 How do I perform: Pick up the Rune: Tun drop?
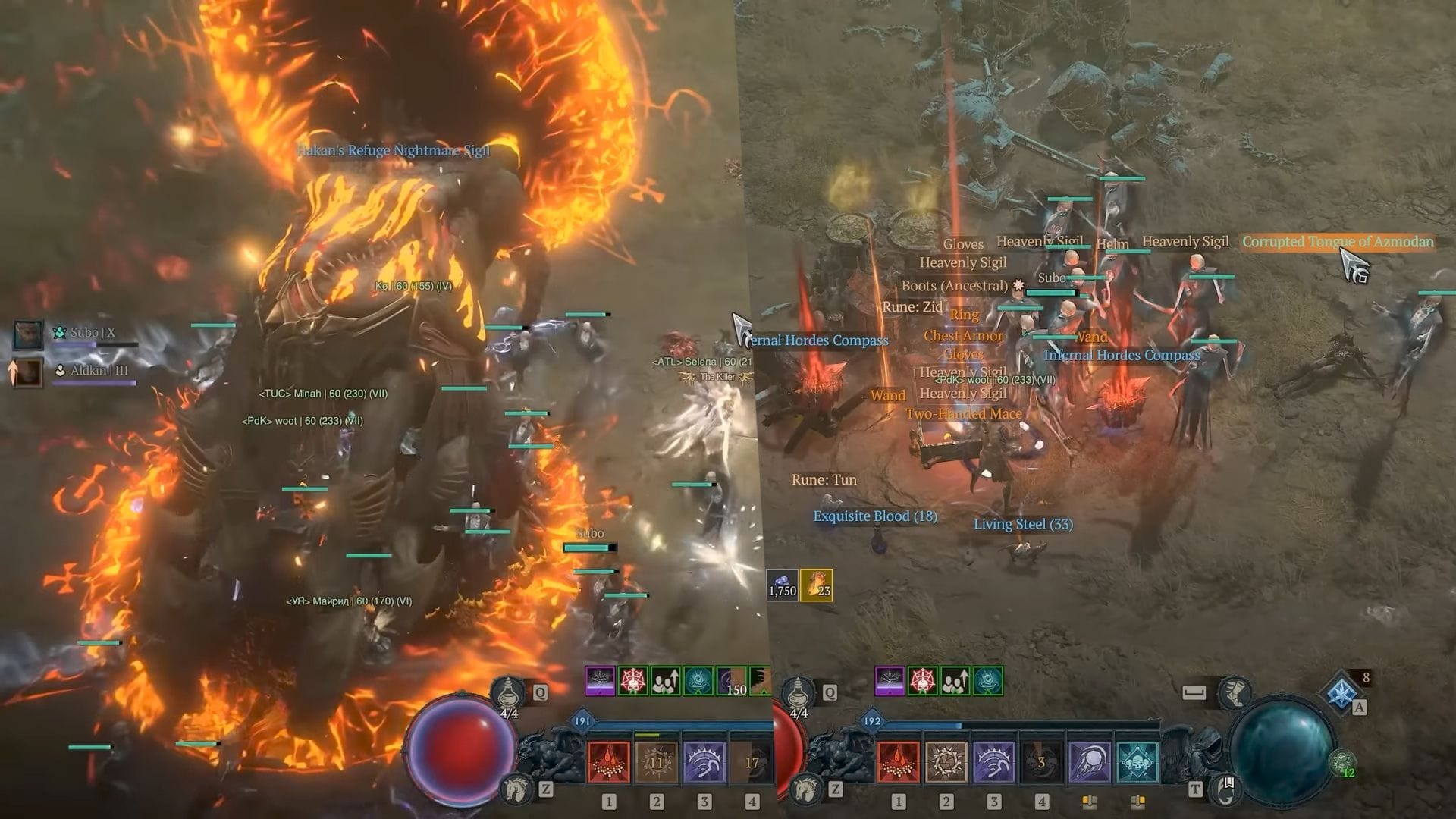pyautogui.click(x=824, y=479)
